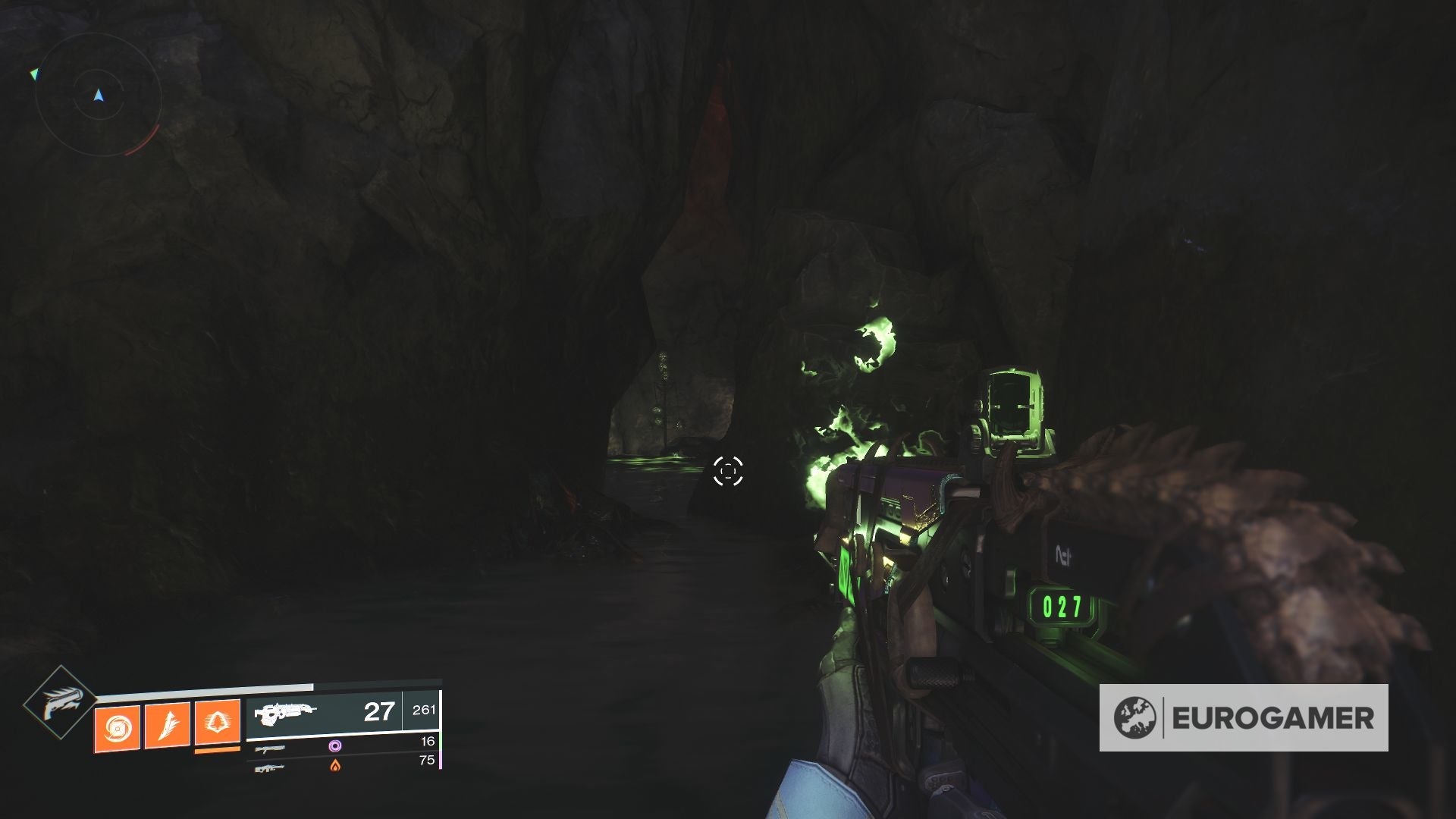
Task: Select the melee ability icon
Action: [167, 723]
